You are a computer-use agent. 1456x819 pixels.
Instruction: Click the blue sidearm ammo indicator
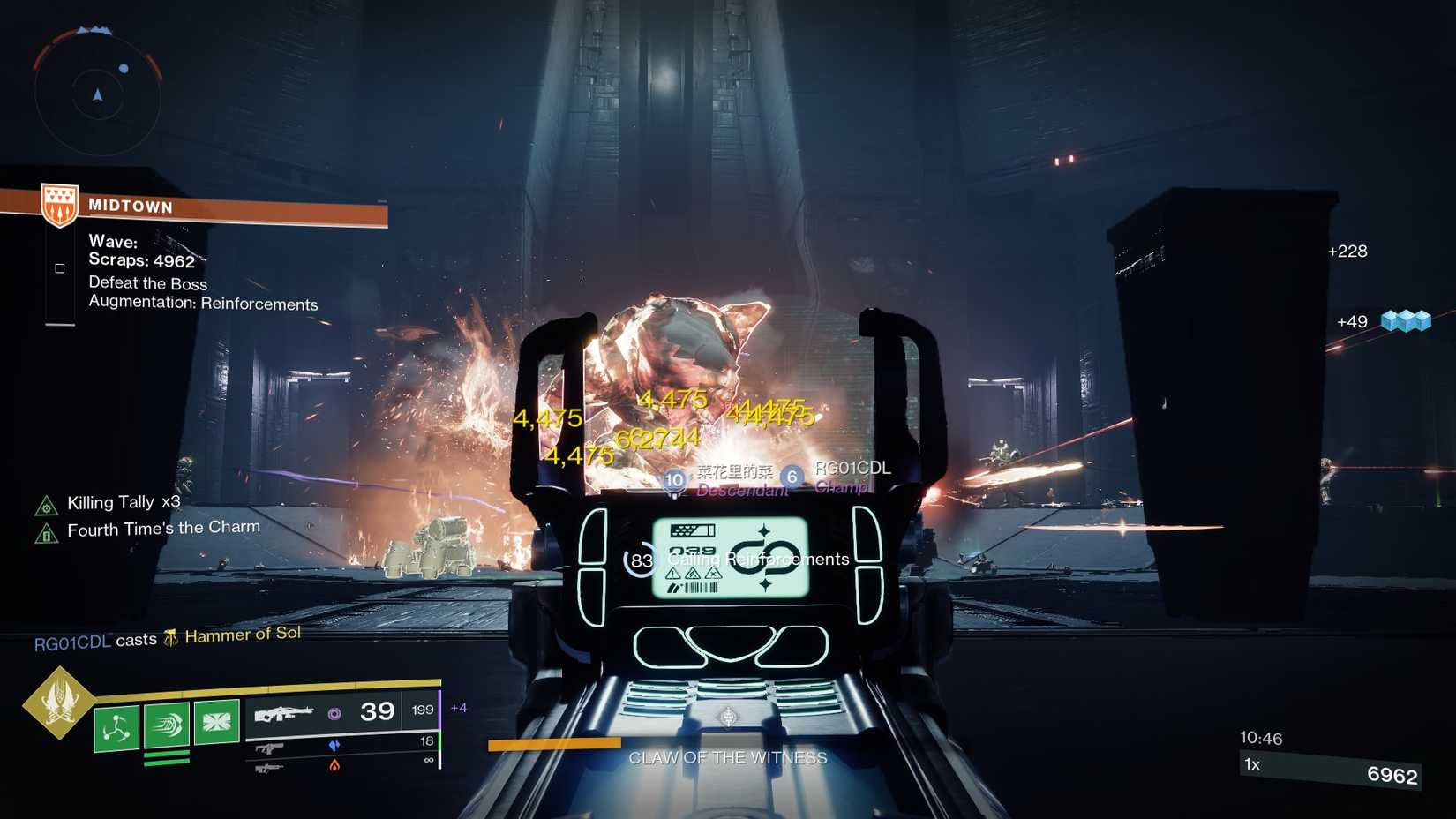pyautogui.click(x=334, y=745)
